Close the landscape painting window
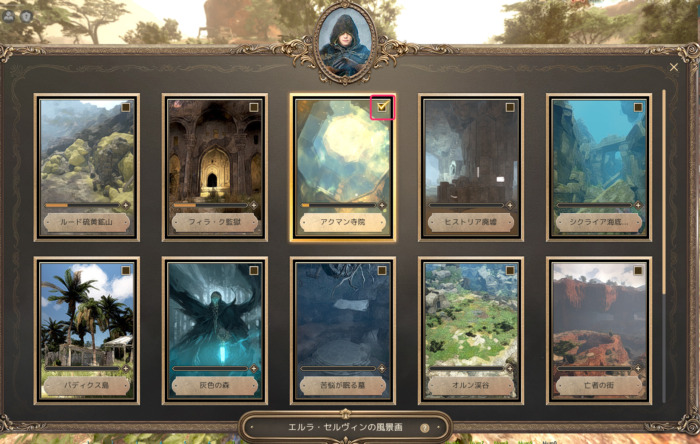The image size is (700, 444). 673,68
